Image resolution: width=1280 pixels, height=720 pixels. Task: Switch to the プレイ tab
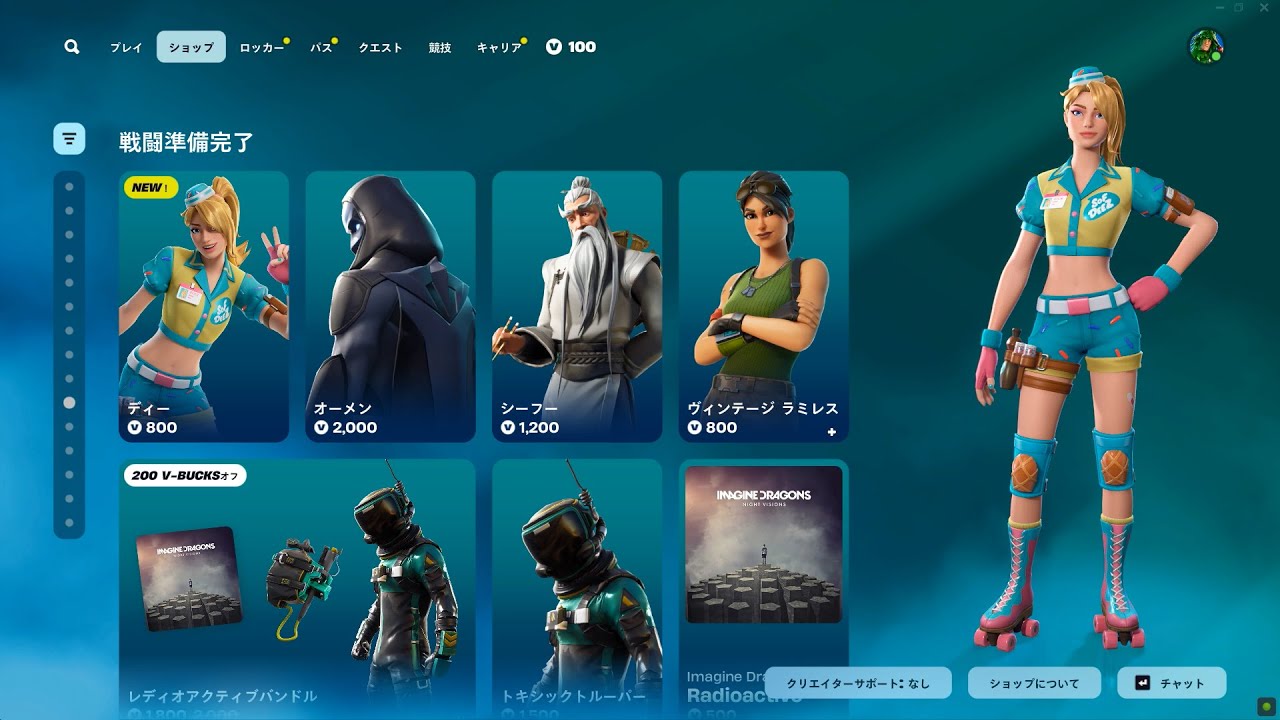point(126,47)
